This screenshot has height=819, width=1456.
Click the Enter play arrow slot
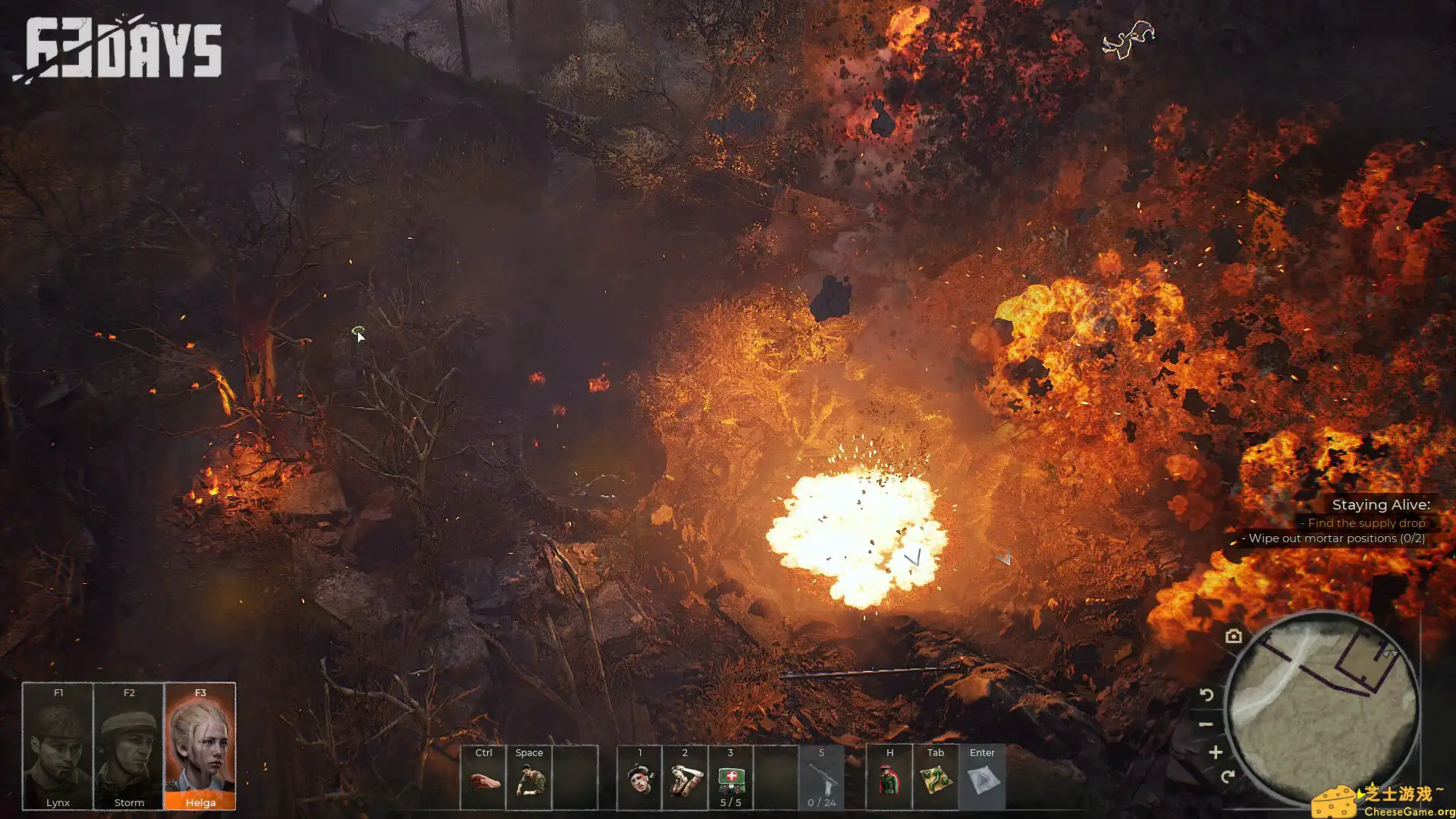click(x=982, y=780)
